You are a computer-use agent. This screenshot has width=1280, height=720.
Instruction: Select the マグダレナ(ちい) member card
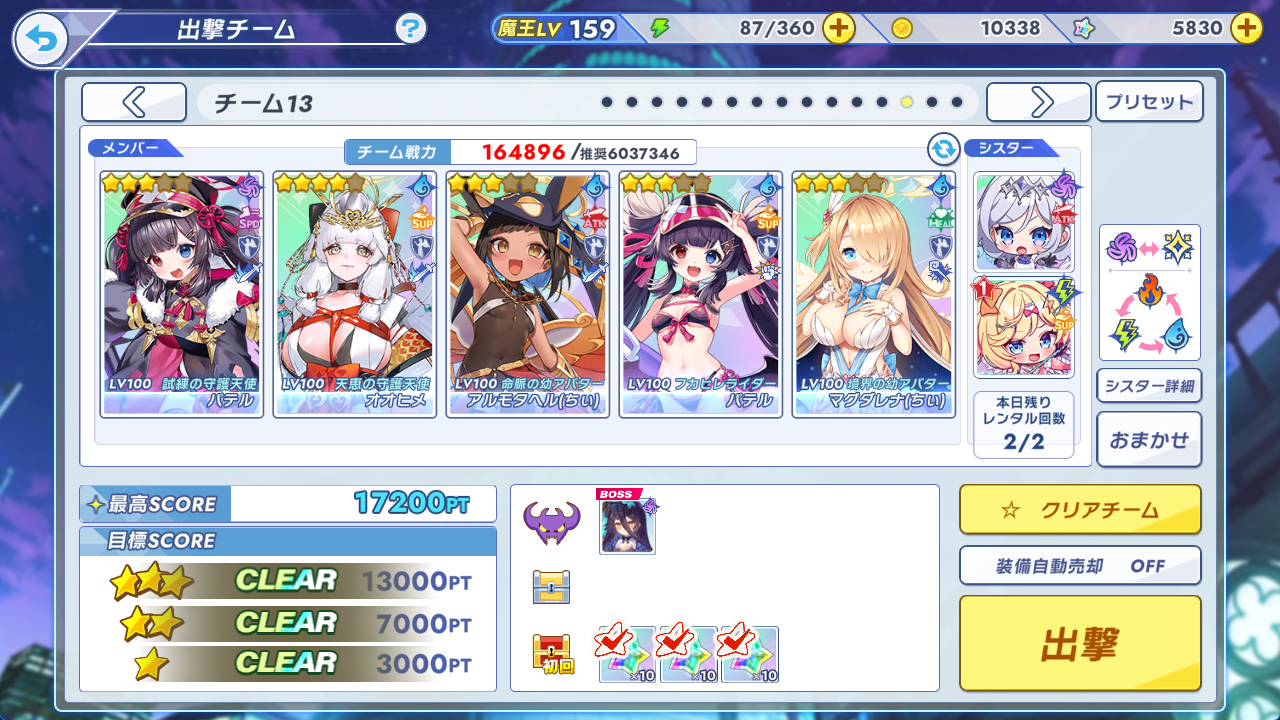click(873, 294)
